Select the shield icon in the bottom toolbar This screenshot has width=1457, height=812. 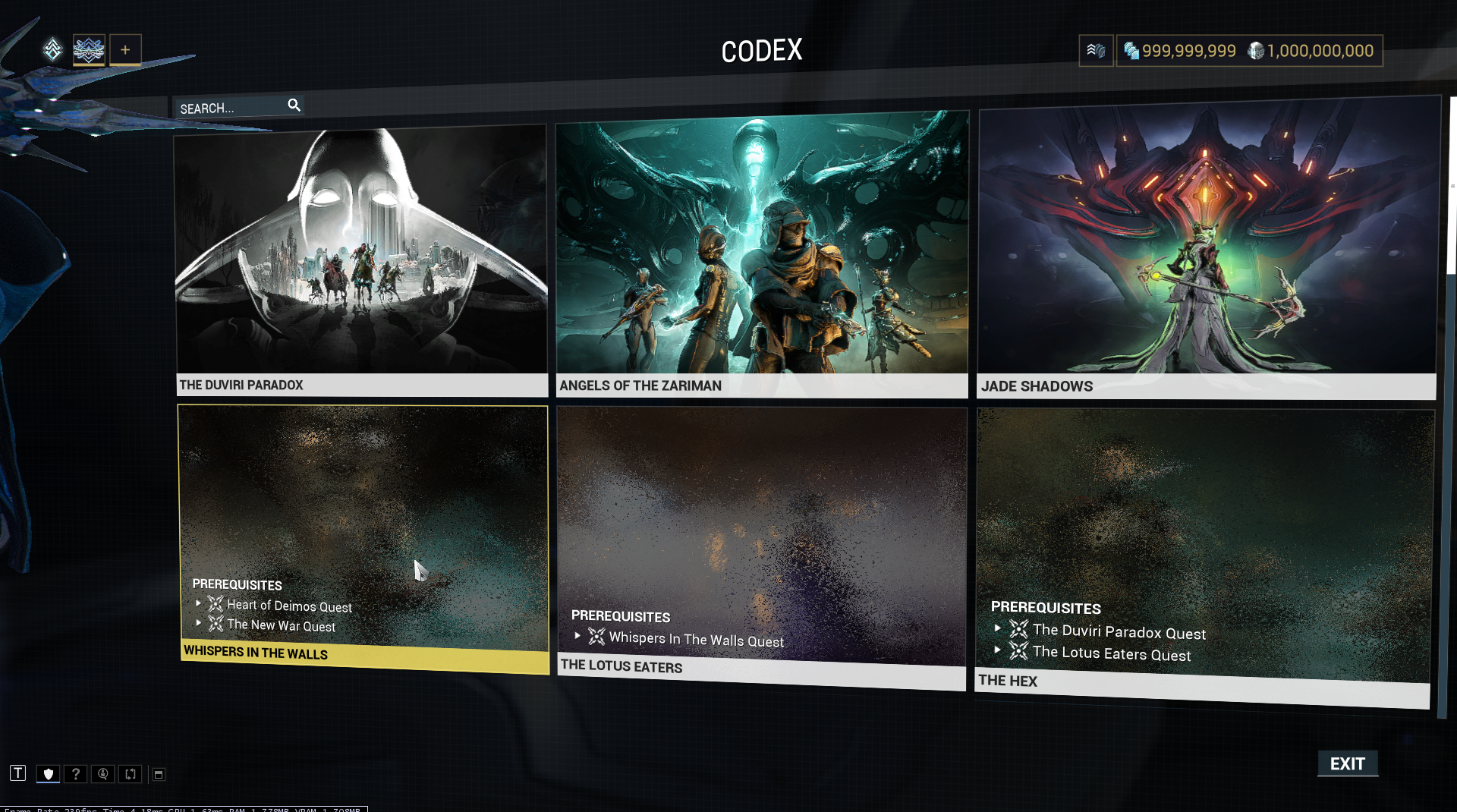click(49, 774)
